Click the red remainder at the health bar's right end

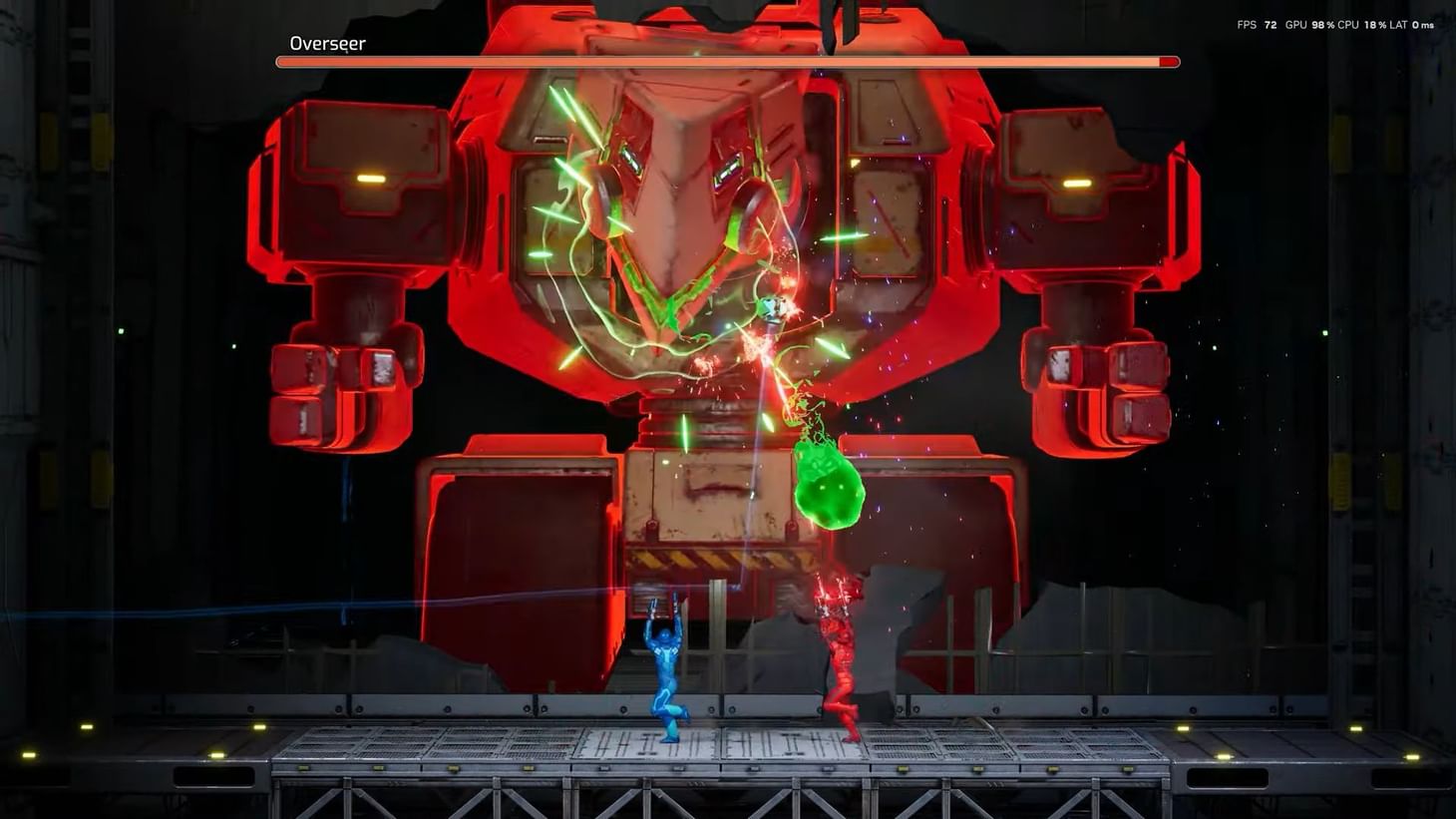click(x=1169, y=61)
